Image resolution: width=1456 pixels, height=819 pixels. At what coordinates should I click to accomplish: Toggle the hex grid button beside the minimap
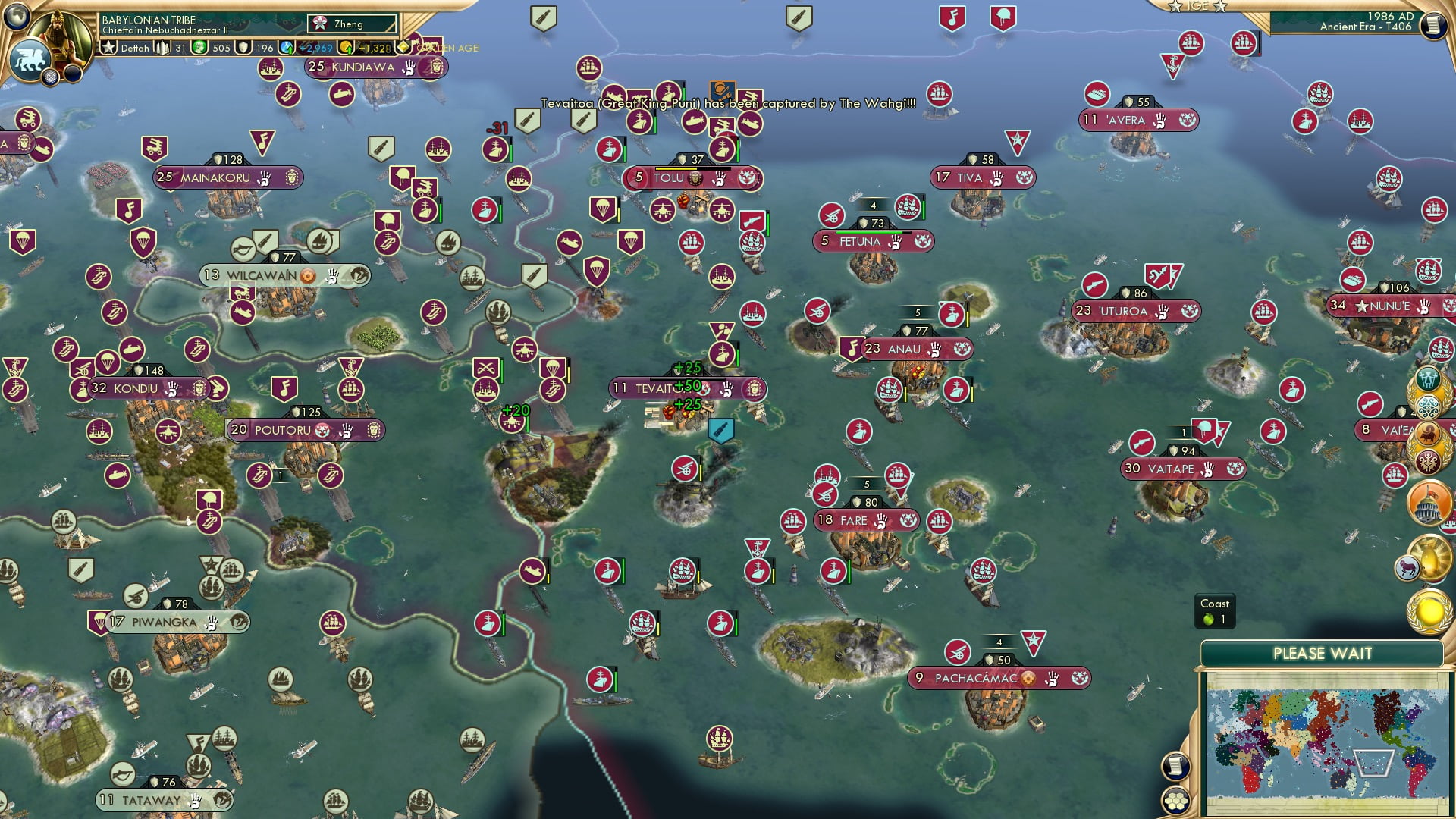(x=1176, y=801)
